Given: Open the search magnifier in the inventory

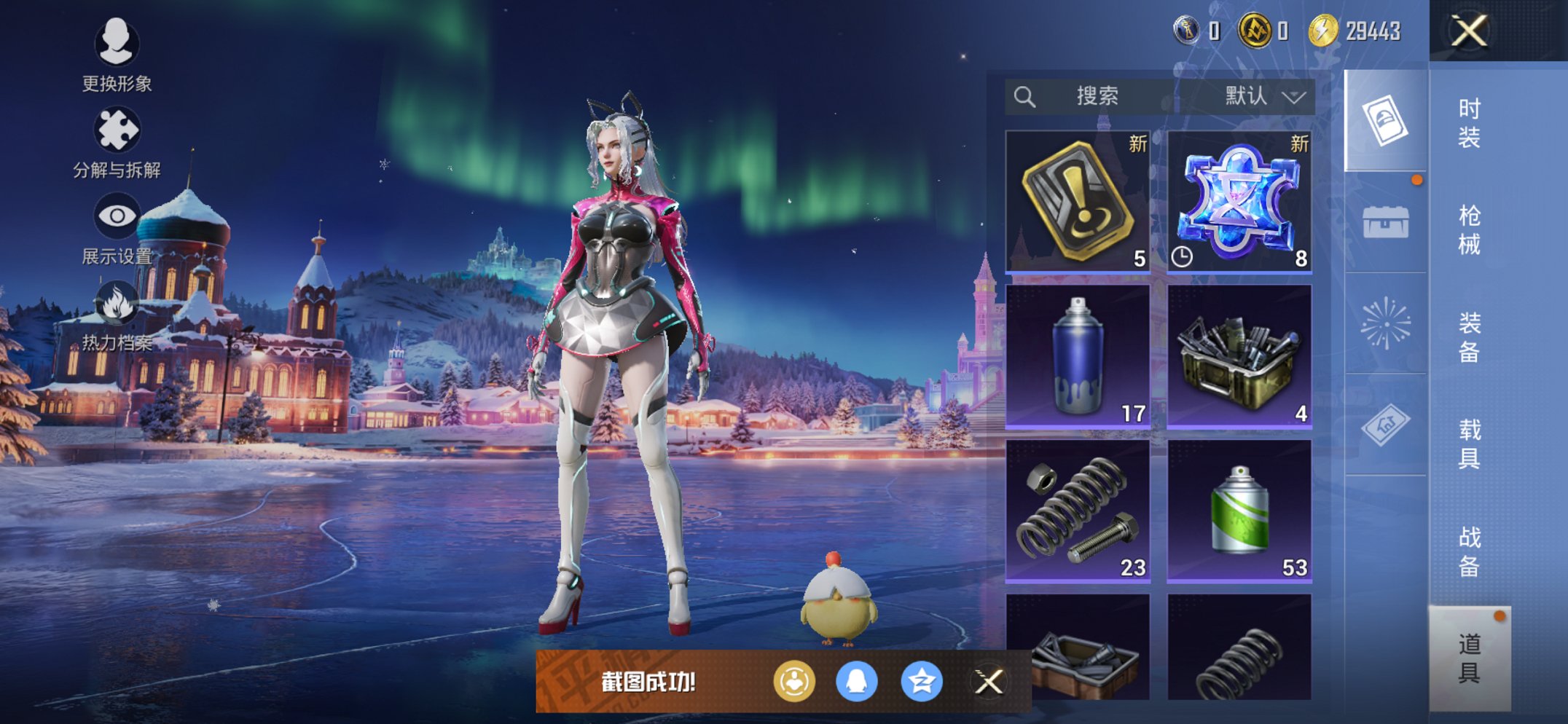Looking at the screenshot, I should coord(1024,96).
